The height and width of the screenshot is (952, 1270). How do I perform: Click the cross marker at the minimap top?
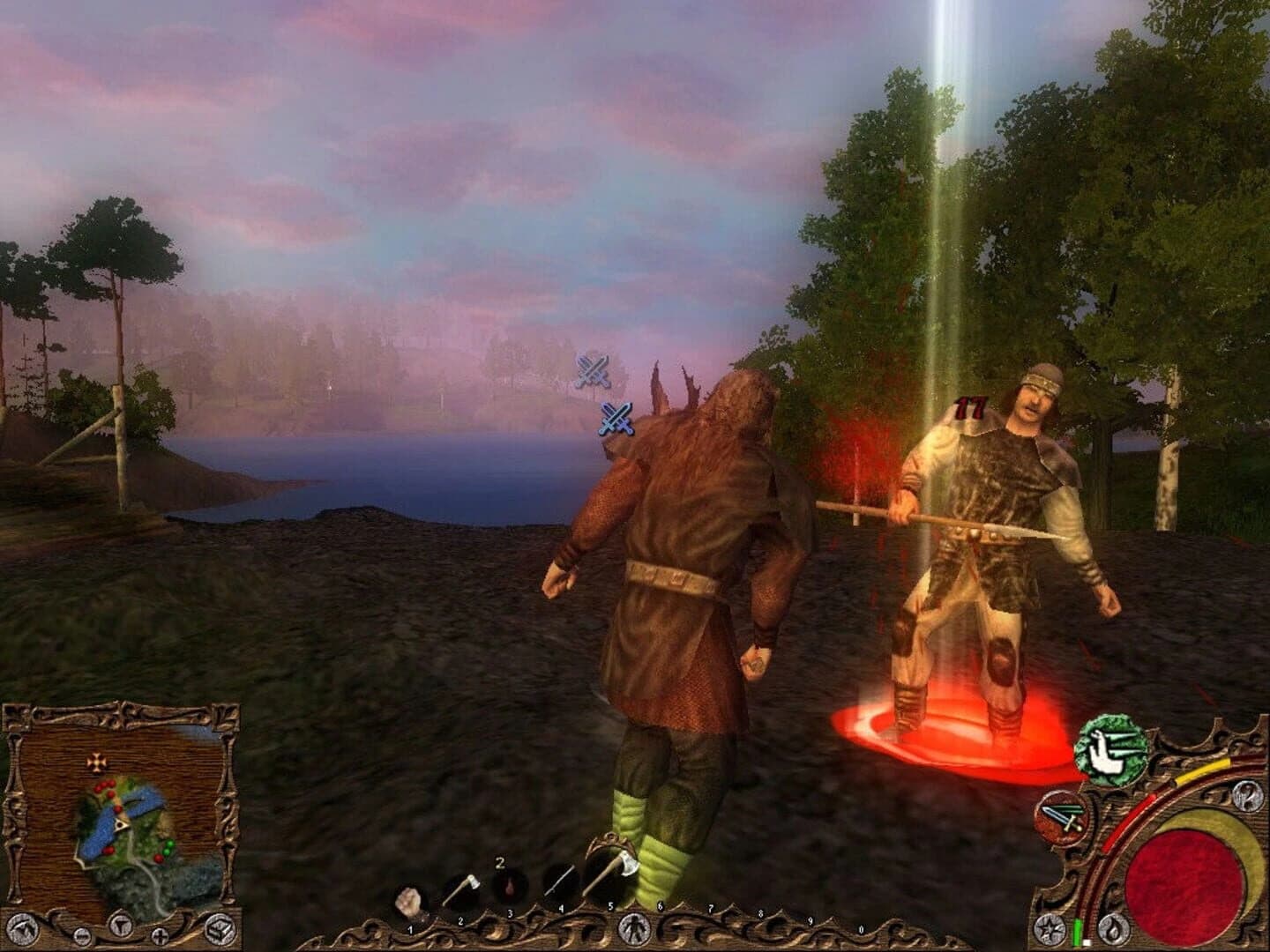[95, 763]
